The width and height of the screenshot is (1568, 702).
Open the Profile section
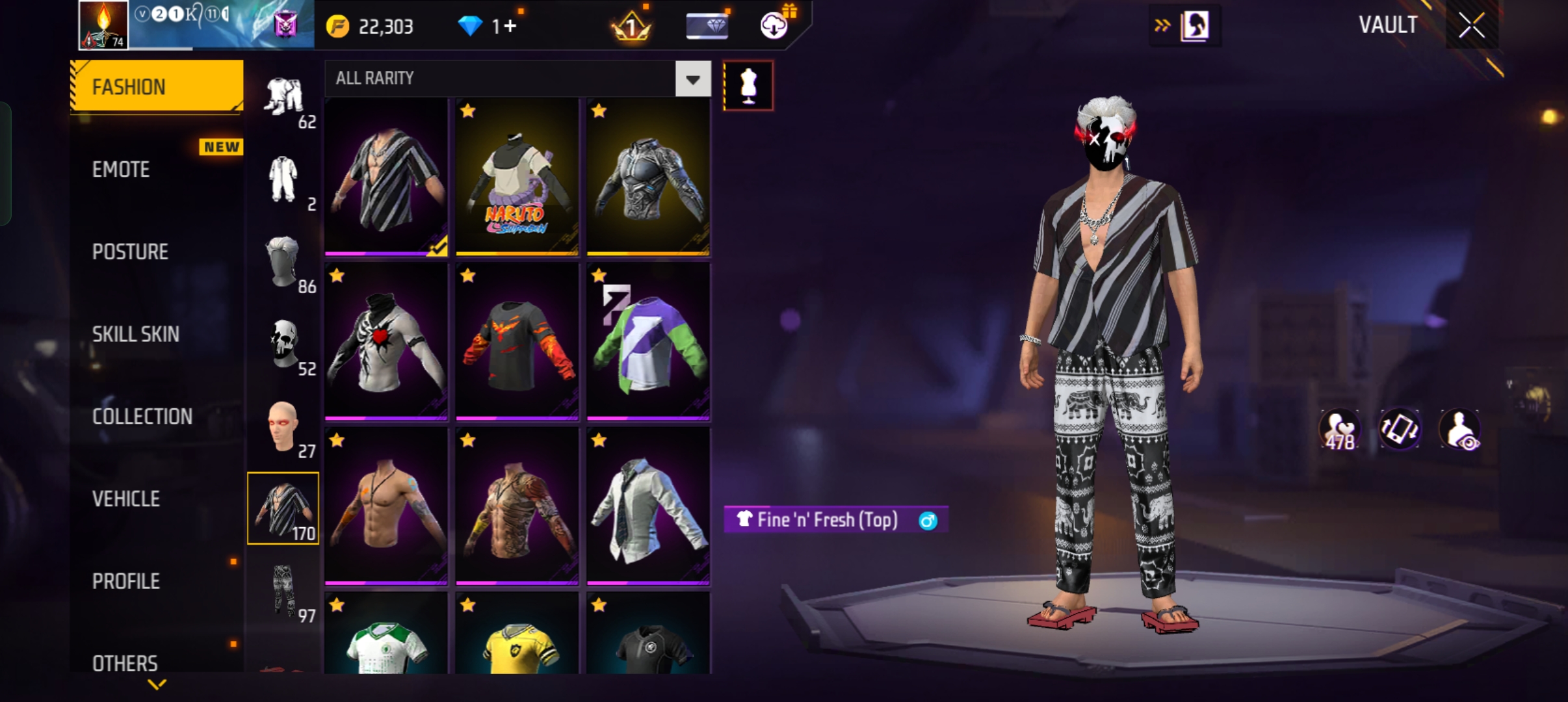point(126,581)
